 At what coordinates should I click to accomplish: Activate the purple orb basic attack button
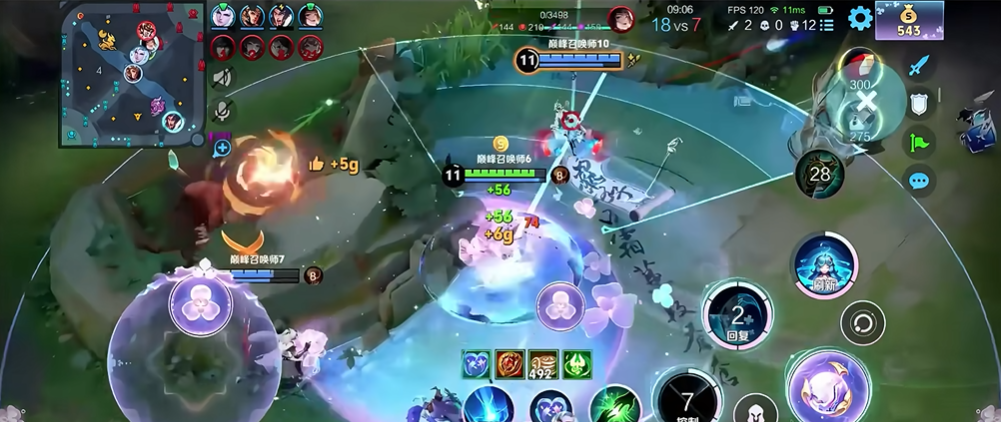(828, 386)
